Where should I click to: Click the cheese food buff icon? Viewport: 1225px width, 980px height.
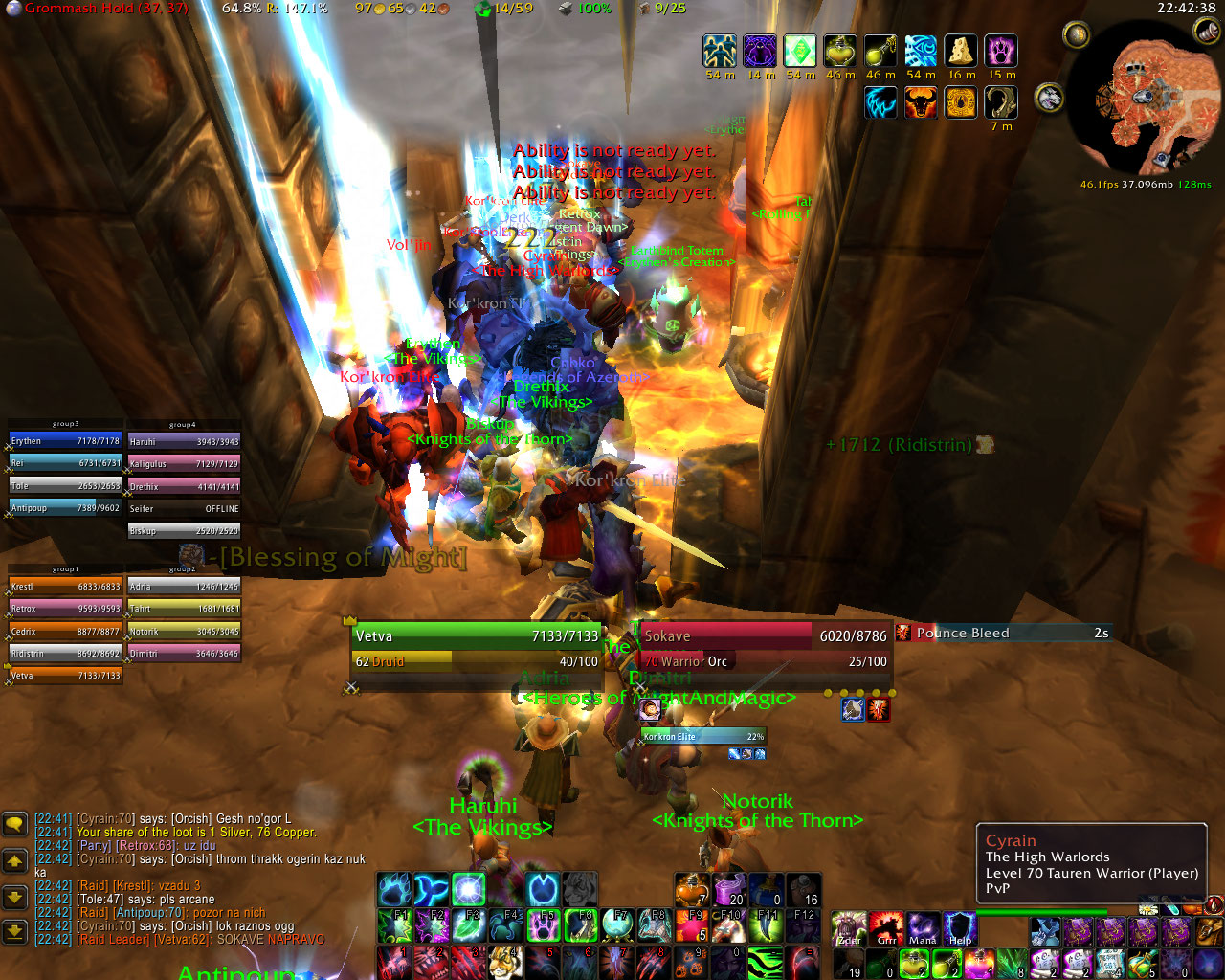[x=961, y=51]
